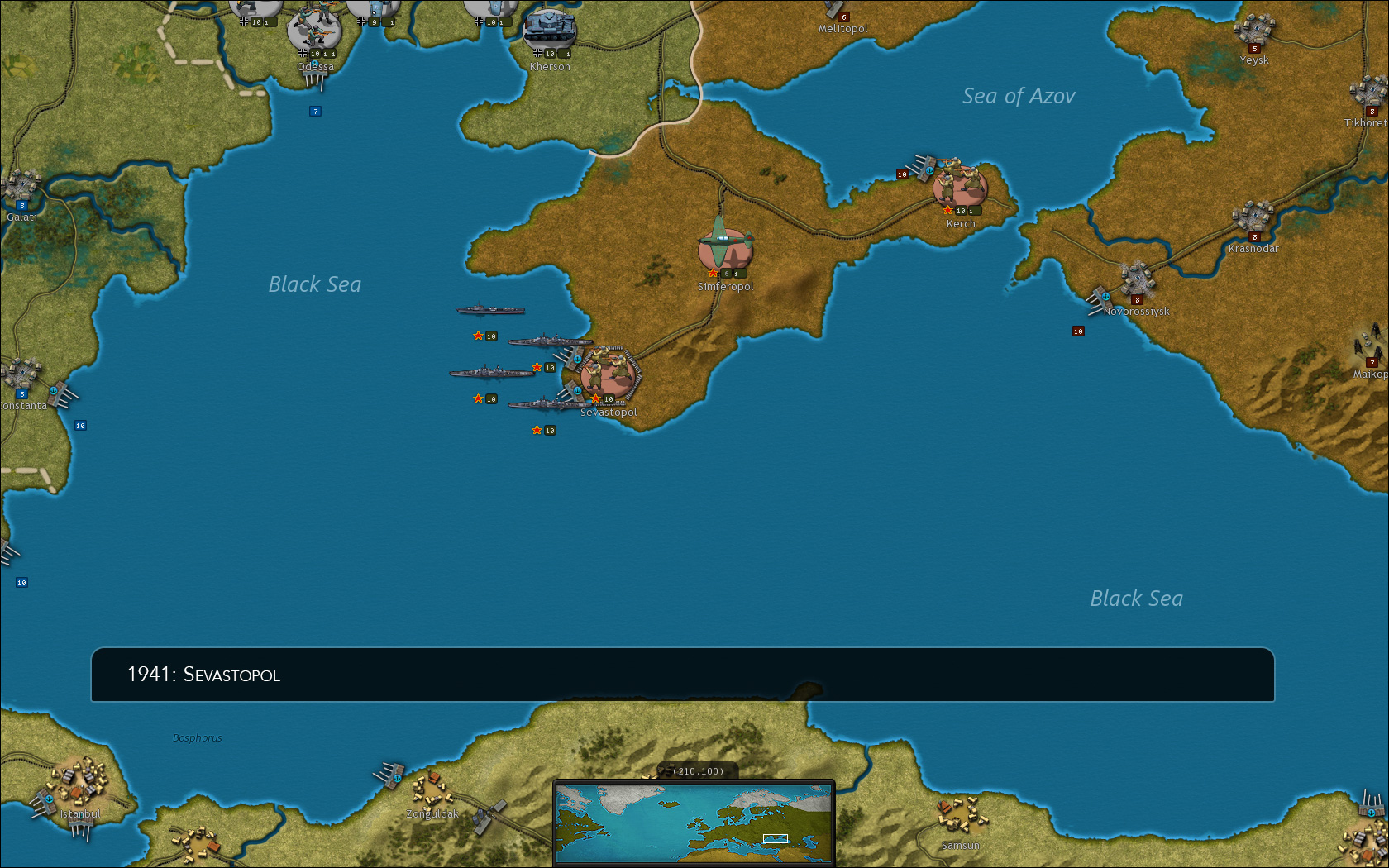
Task: Click the anchor harbor icon at Sevastopol port
Action: pos(577,359)
